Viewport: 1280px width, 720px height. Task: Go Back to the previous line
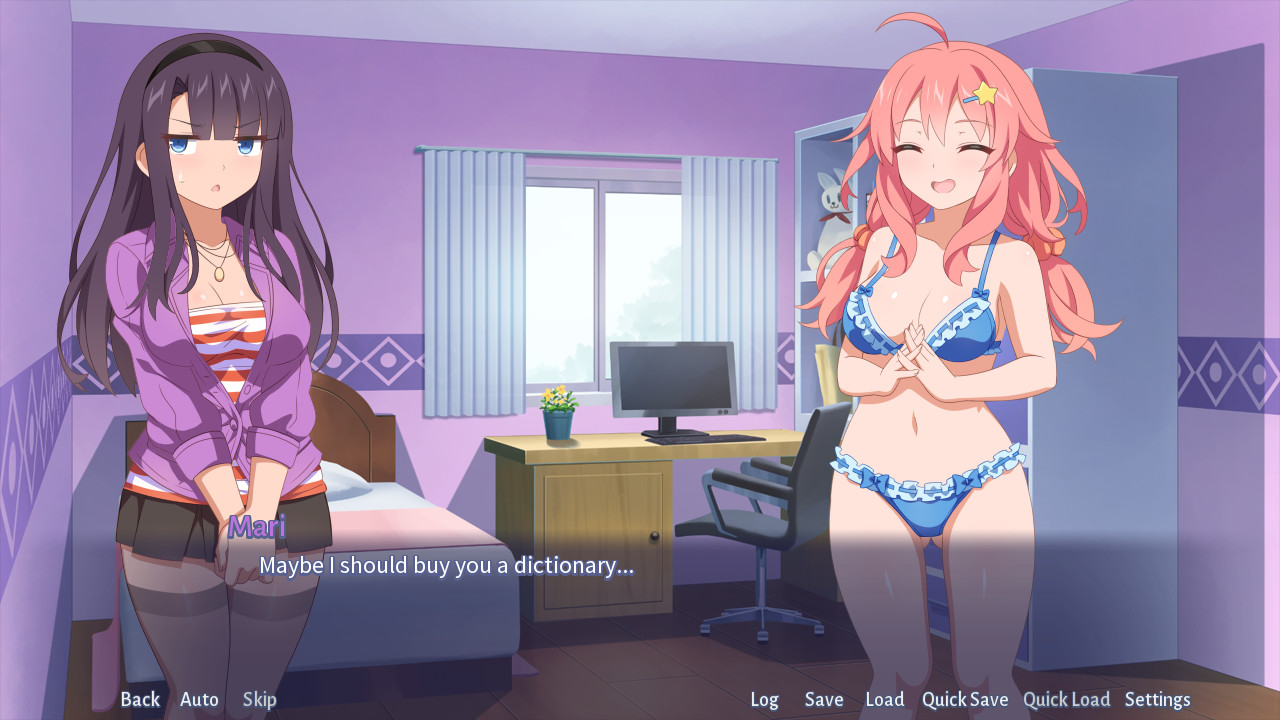pos(140,699)
